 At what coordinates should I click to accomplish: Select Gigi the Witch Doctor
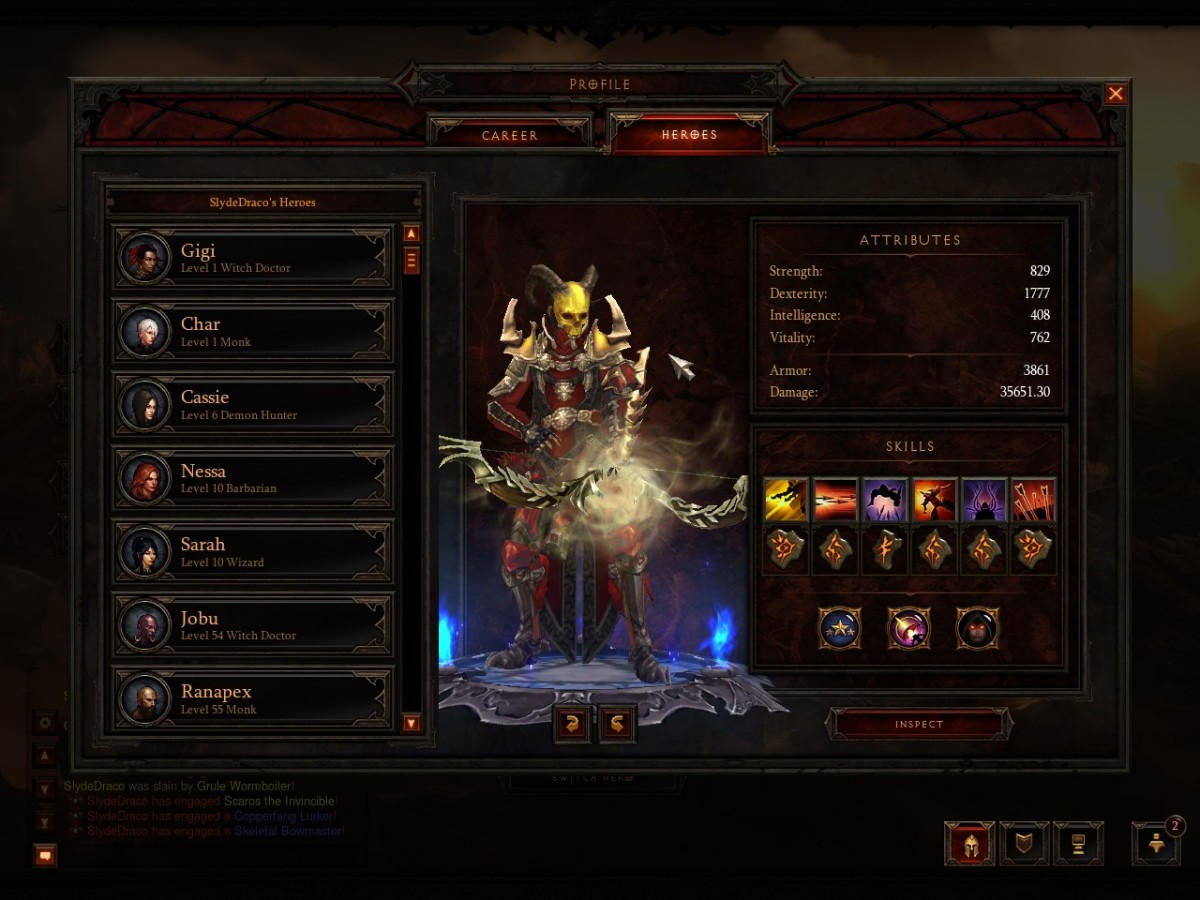coord(252,258)
